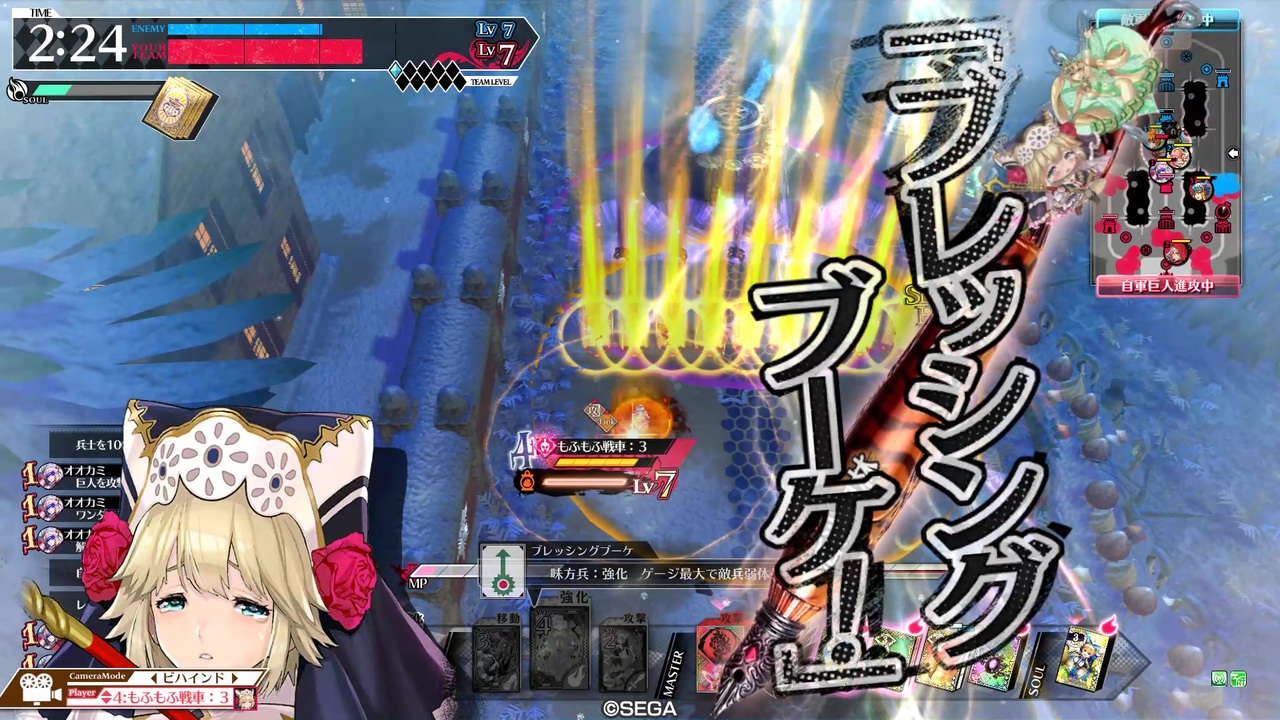This screenshot has width=1280, height=720.
Task: Select the leftmost green icon in bottom-right corner
Action: point(1219,678)
